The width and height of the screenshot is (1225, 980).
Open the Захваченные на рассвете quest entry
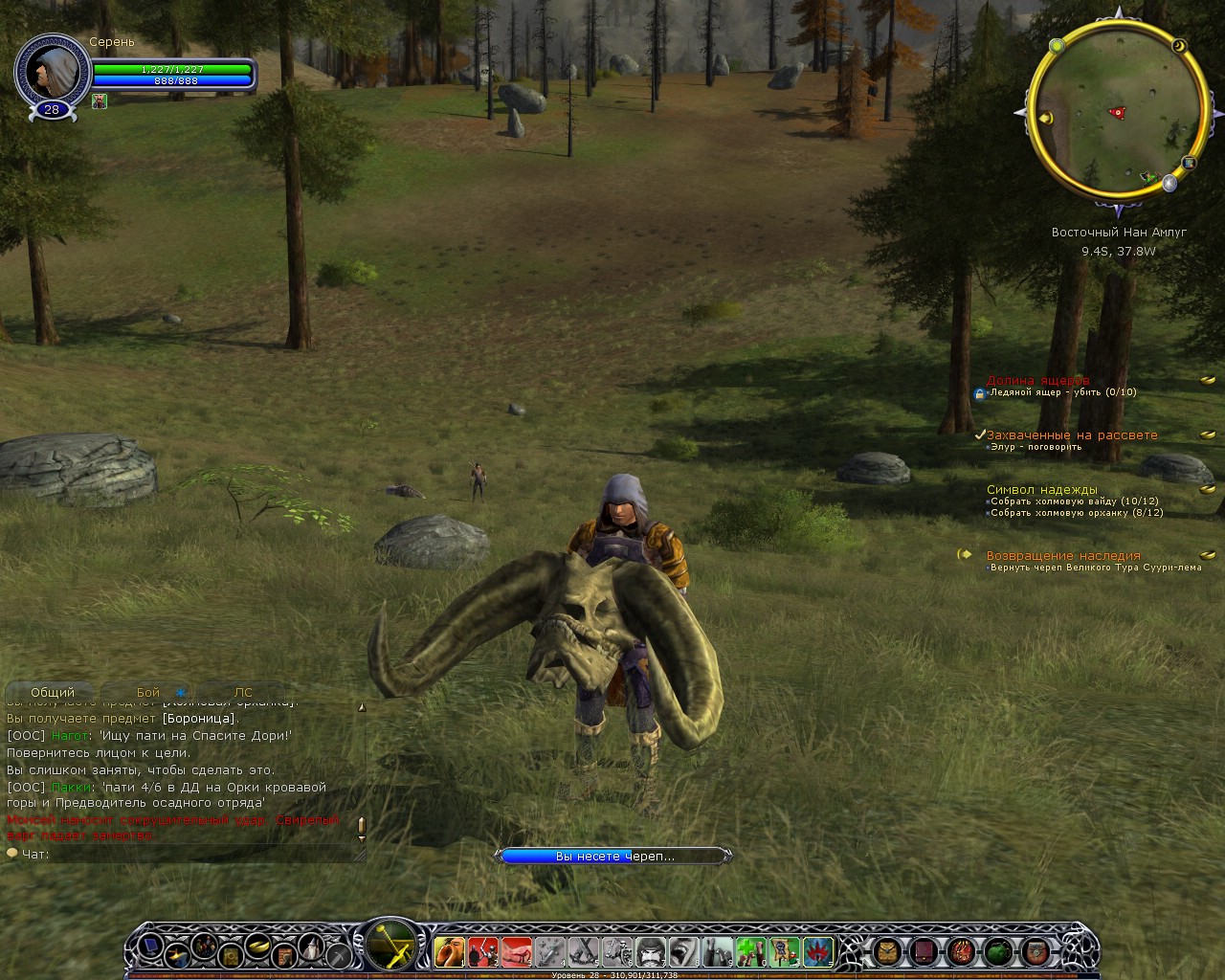coord(1072,434)
